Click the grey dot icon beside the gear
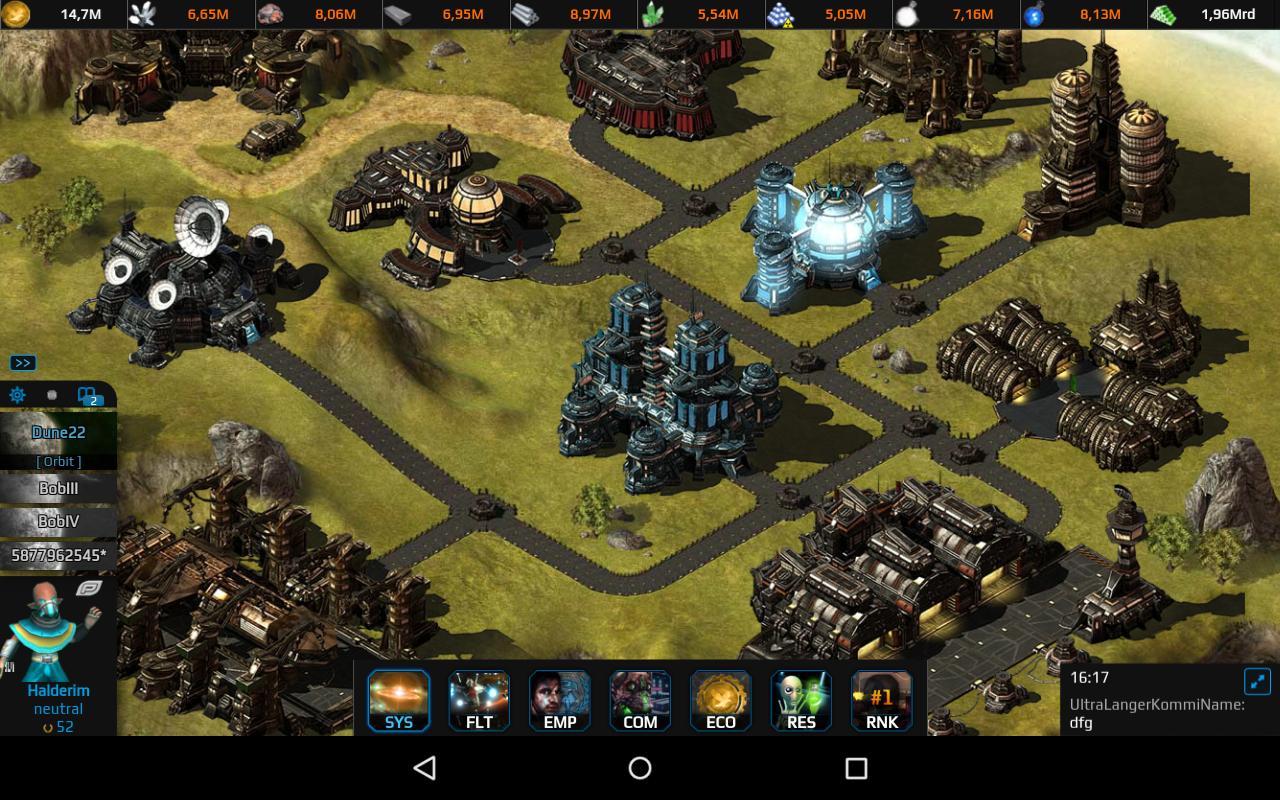This screenshot has height=800, width=1280. point(52,395)
